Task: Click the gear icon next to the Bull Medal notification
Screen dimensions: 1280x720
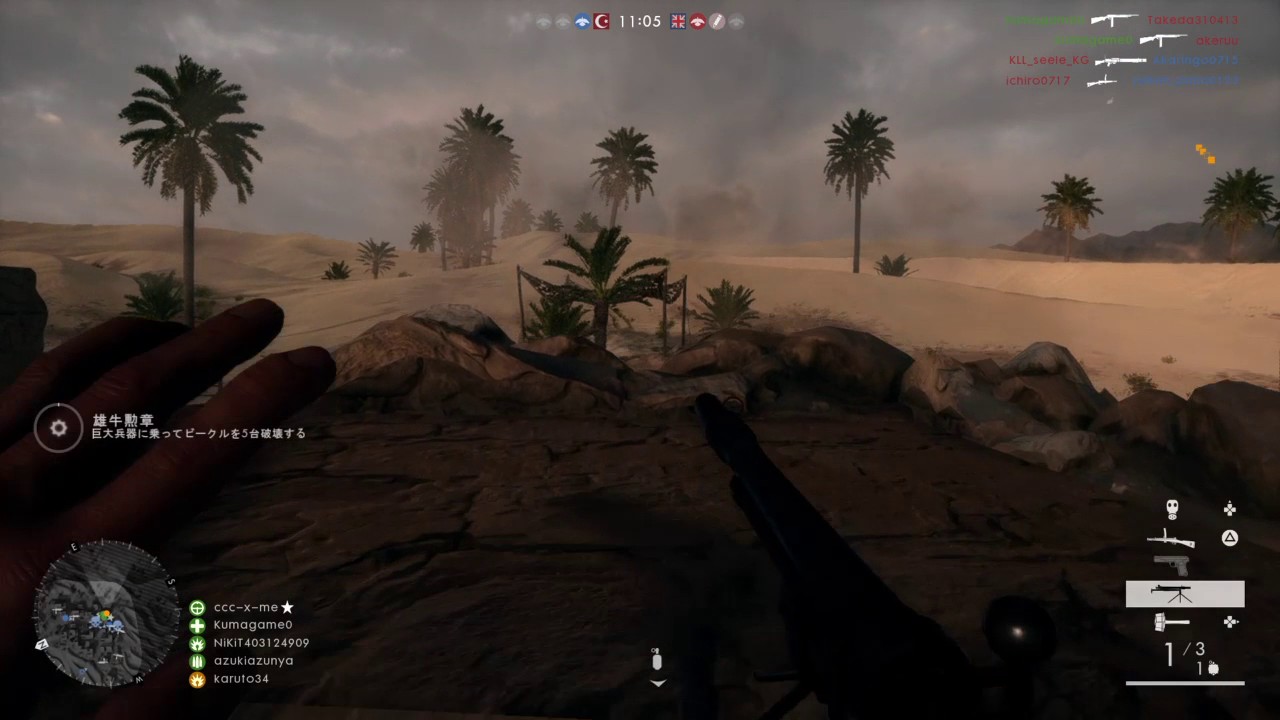Action: point(58,428)
